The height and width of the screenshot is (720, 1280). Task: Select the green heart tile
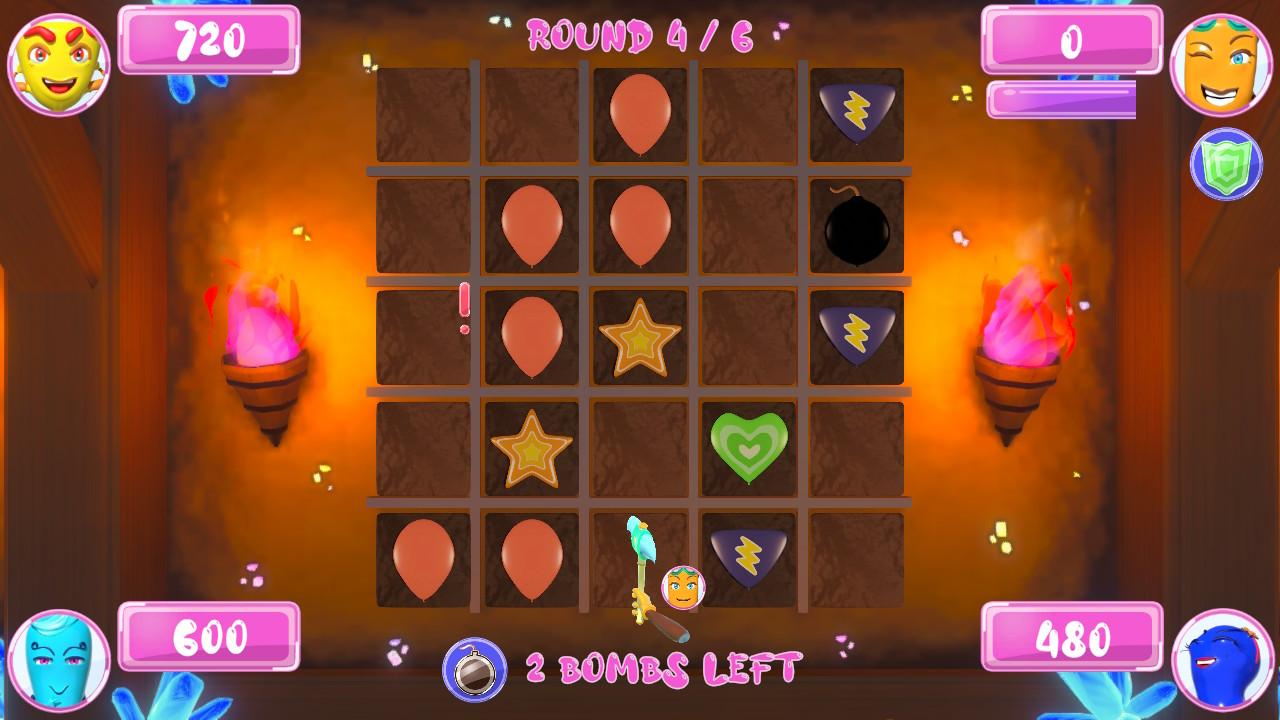point(748,449)
